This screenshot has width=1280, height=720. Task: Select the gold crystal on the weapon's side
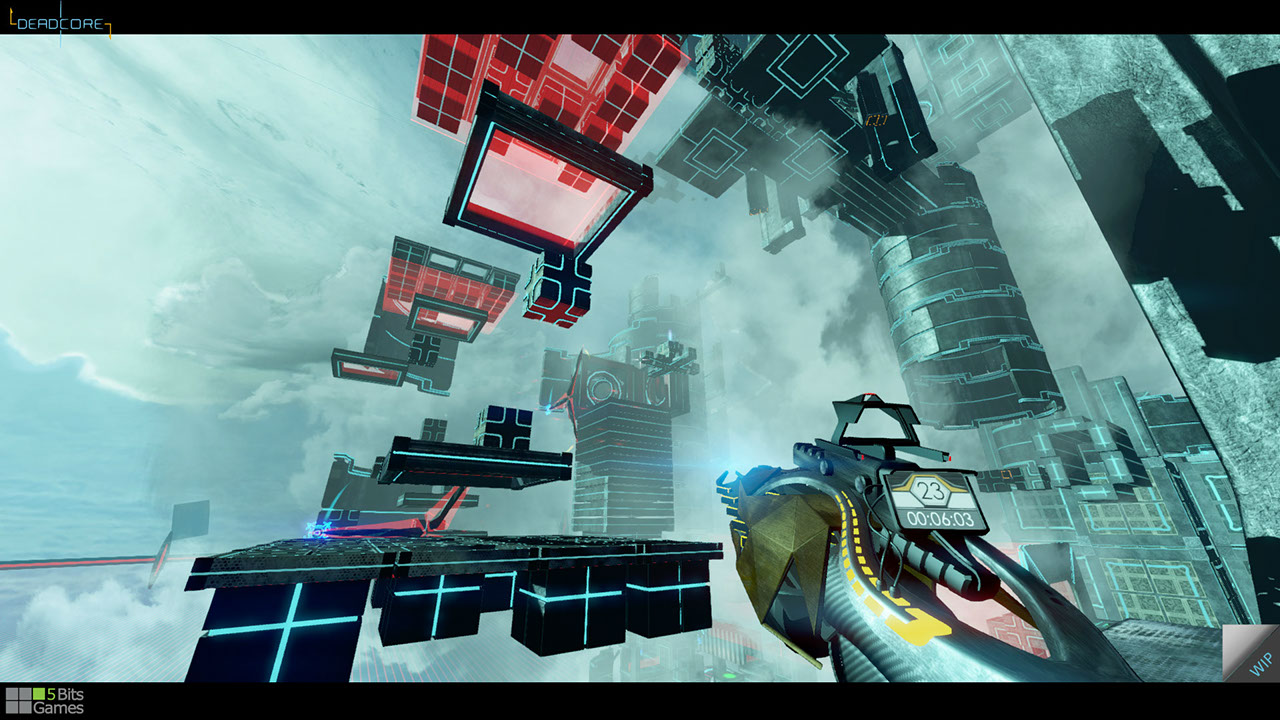click(x=790, y=555)
